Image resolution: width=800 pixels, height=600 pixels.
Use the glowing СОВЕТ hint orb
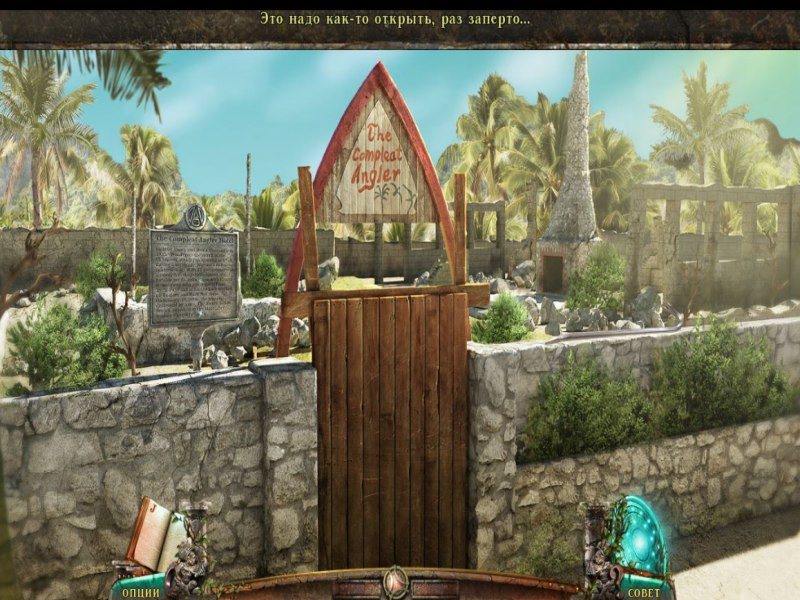pos(641,537)
